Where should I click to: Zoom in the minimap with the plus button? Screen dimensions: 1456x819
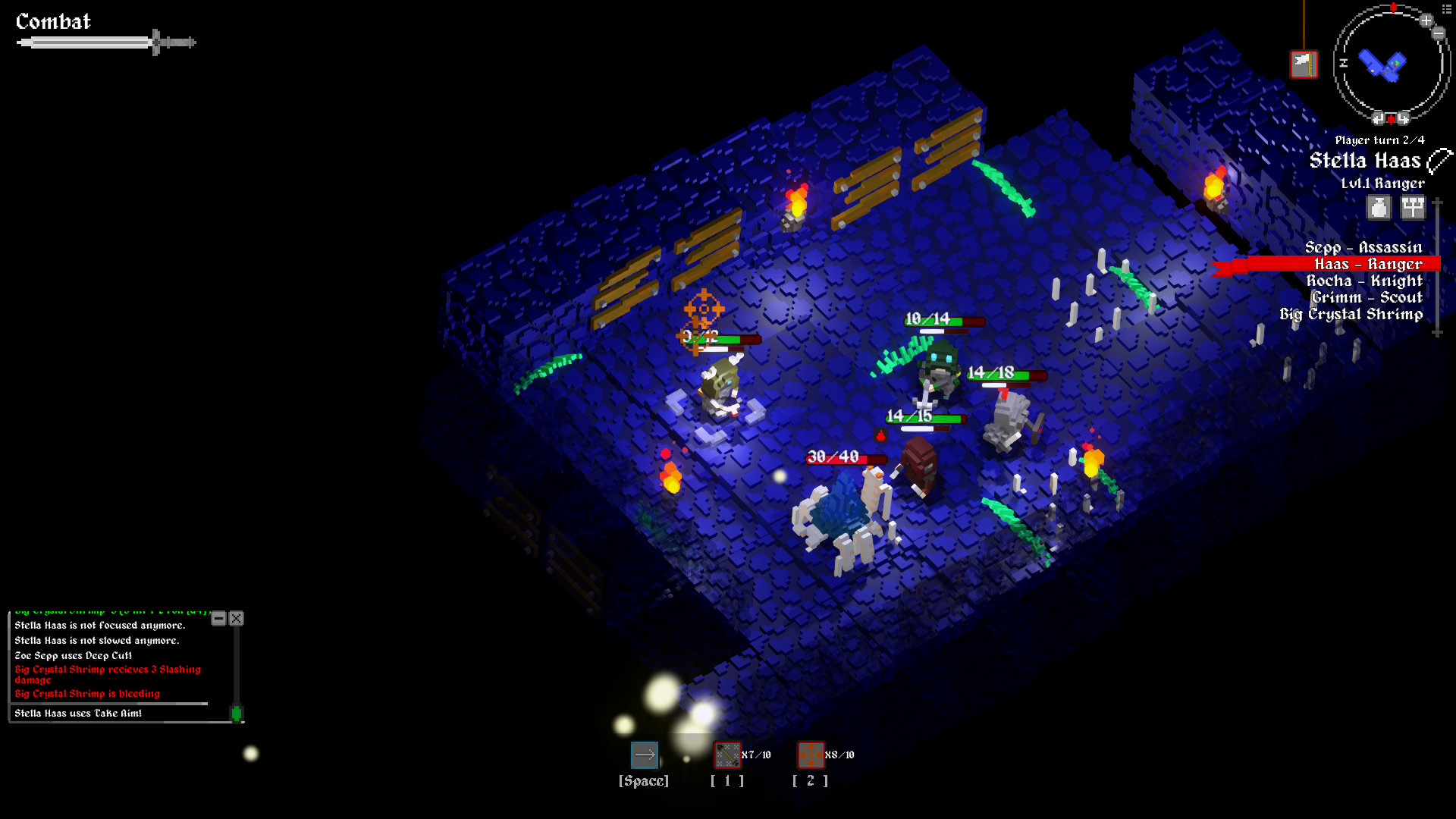click(1426, 21)
